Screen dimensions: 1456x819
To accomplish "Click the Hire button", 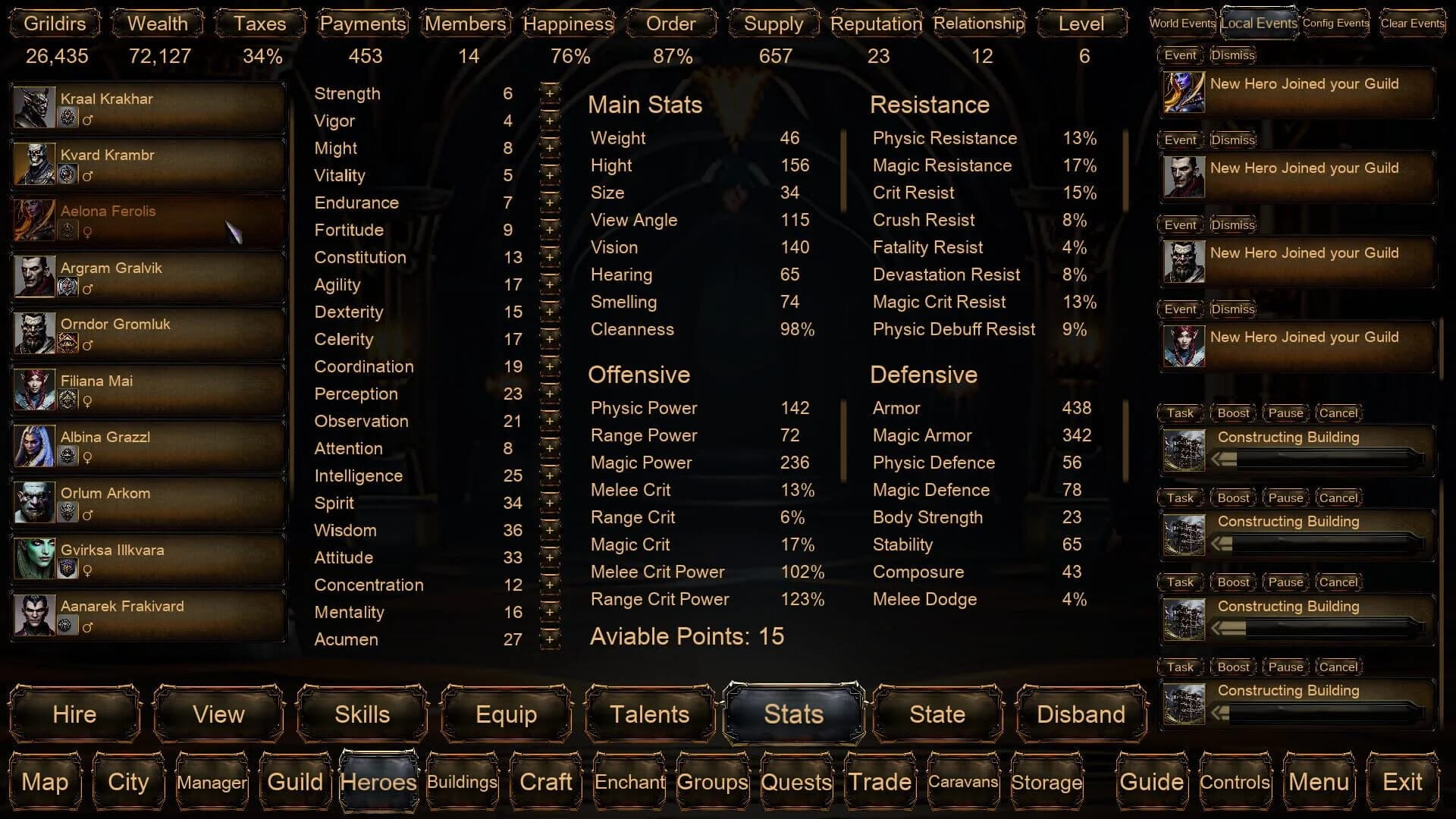I will (x=74, y=714).
